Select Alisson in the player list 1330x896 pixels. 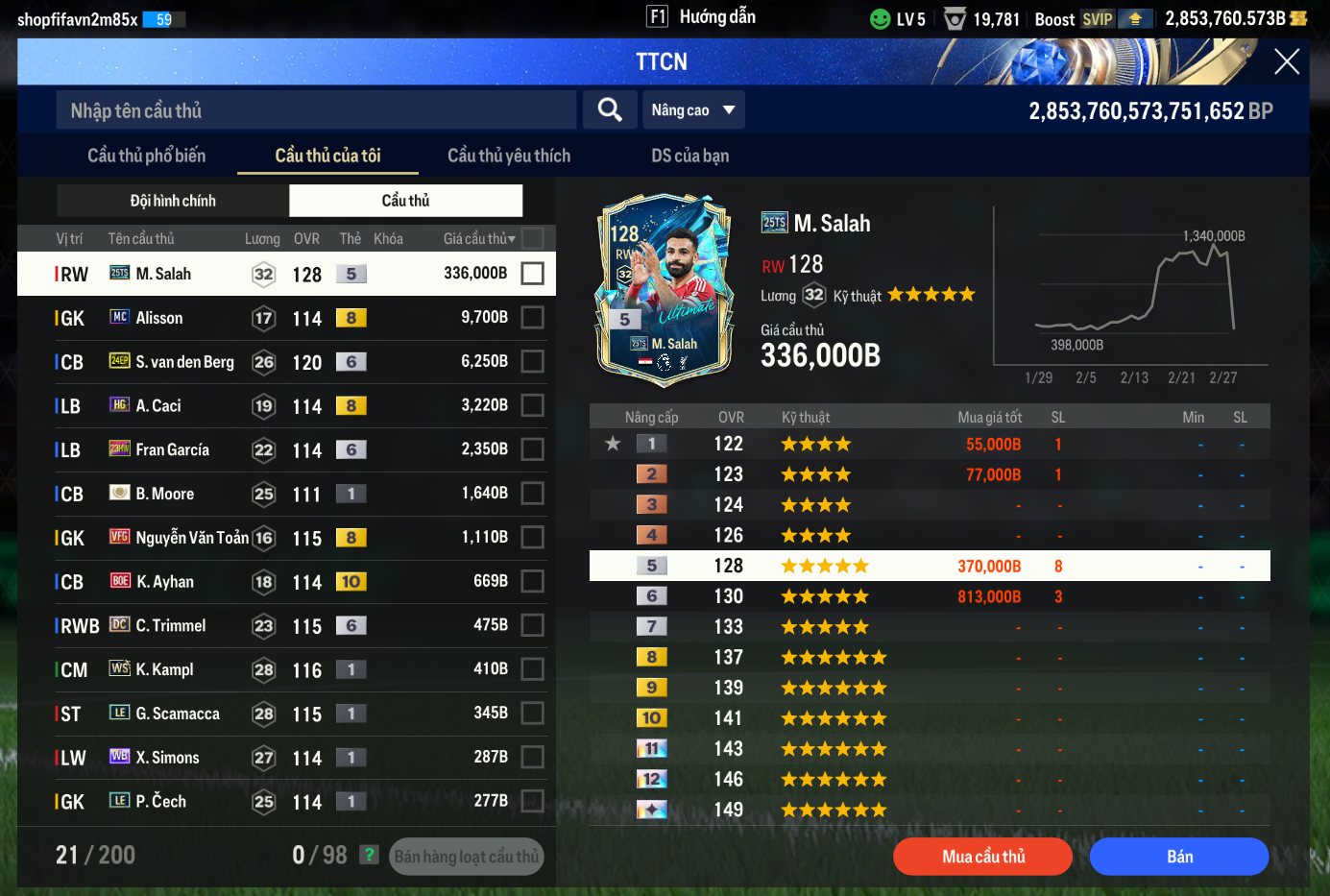coord(159,318)
